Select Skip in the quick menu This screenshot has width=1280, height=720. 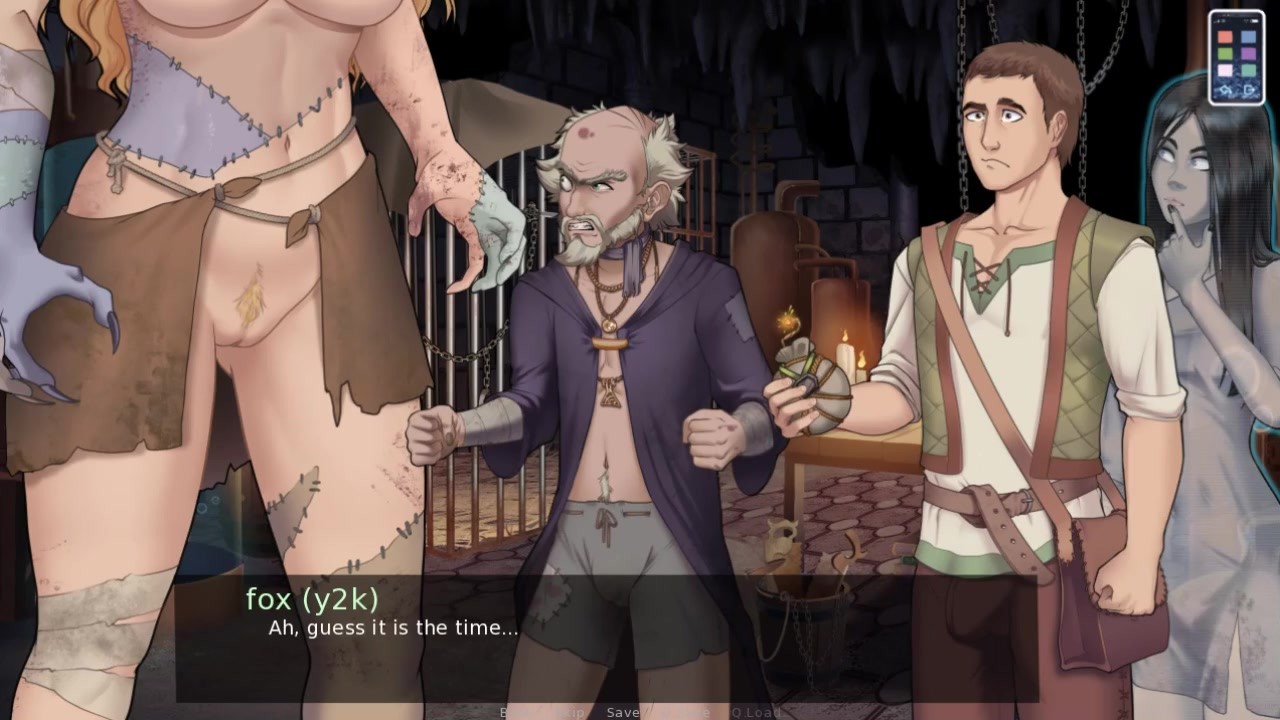[x=568, y=712]
